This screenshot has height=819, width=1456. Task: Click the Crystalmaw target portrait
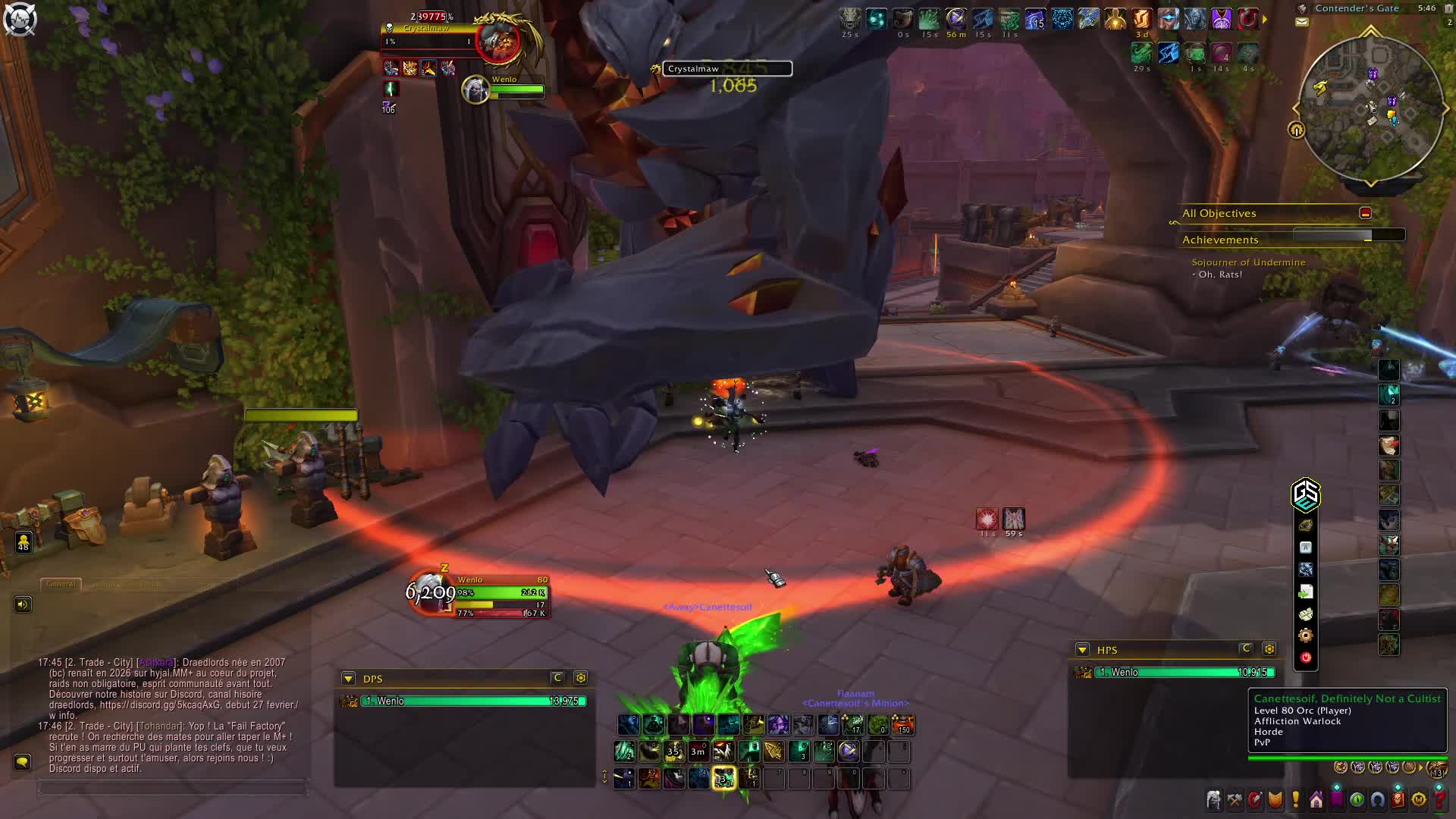[499, 39]
